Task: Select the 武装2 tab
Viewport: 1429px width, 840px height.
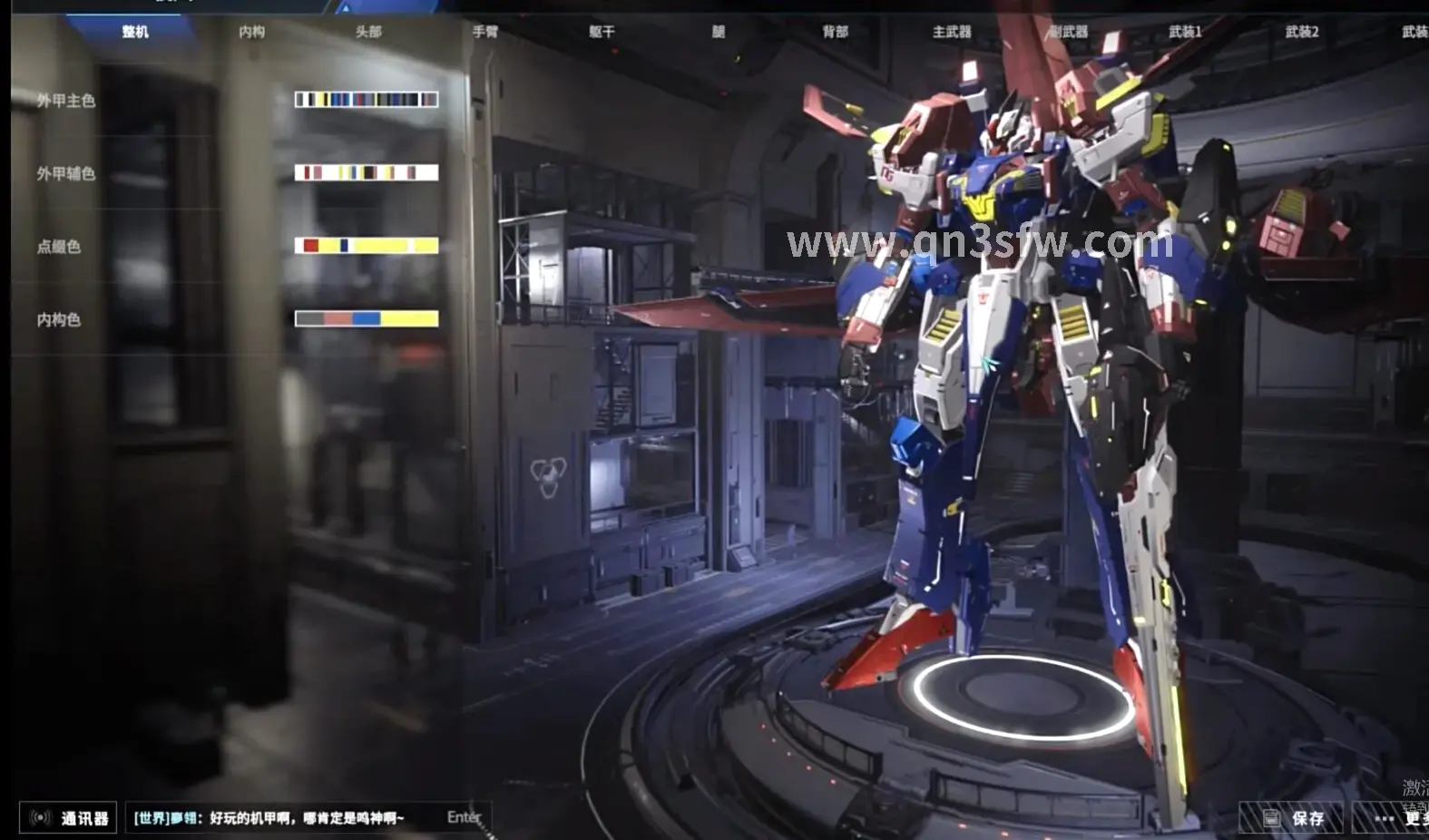Action: [1302, 32]
